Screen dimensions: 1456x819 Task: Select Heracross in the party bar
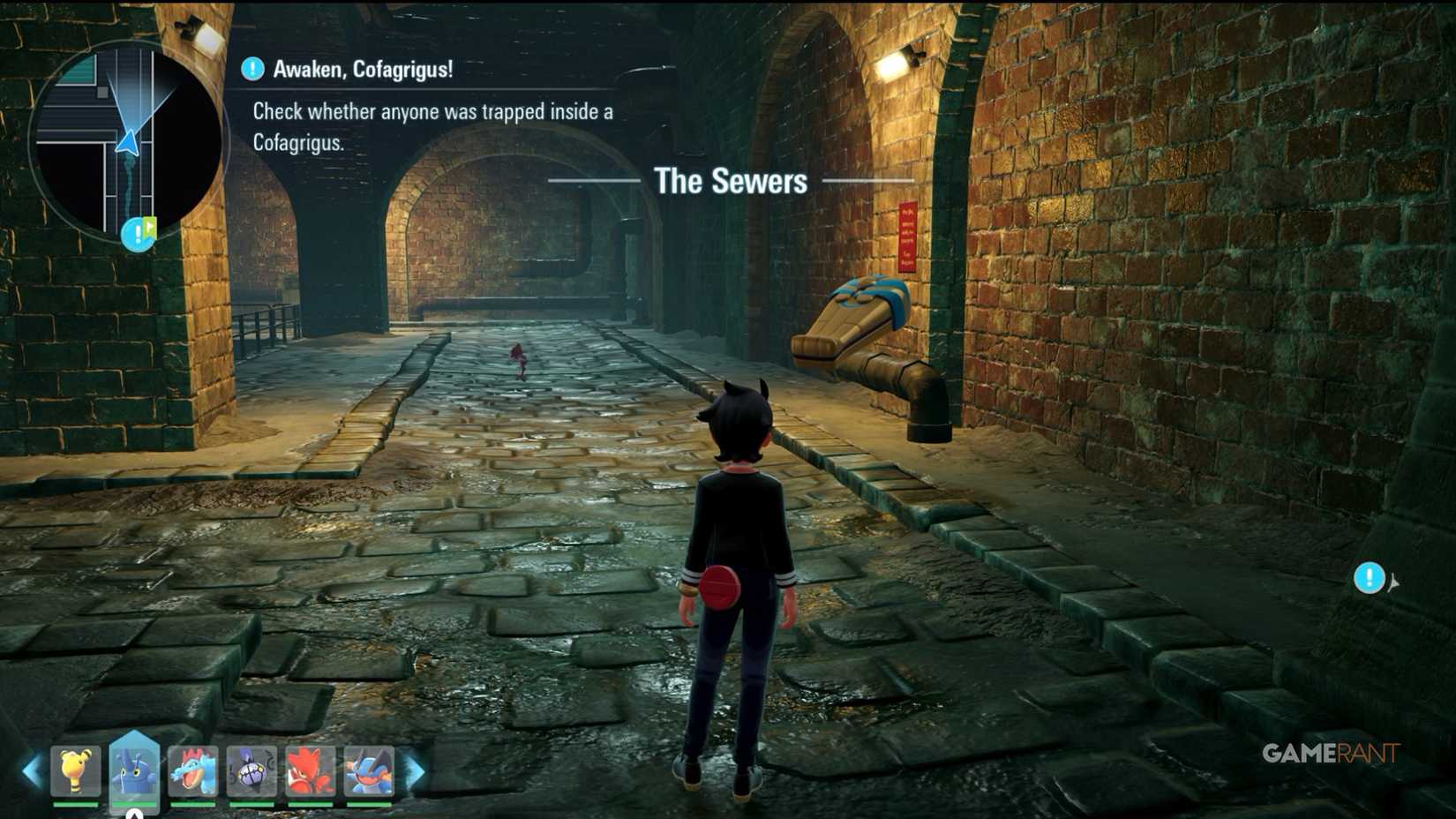coord(132,770)
